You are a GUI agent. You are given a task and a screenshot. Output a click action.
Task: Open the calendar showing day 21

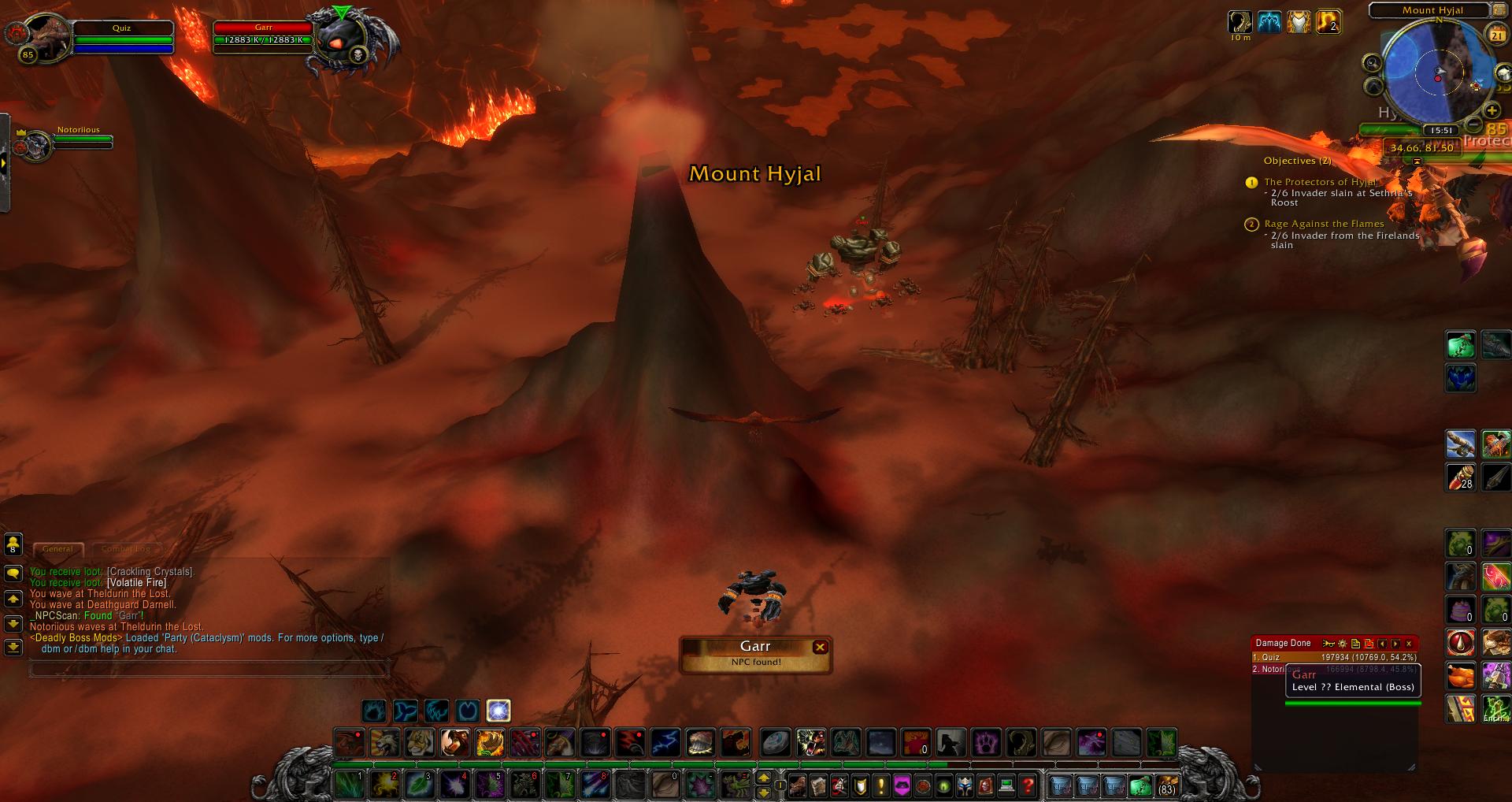pos(1495,34)
